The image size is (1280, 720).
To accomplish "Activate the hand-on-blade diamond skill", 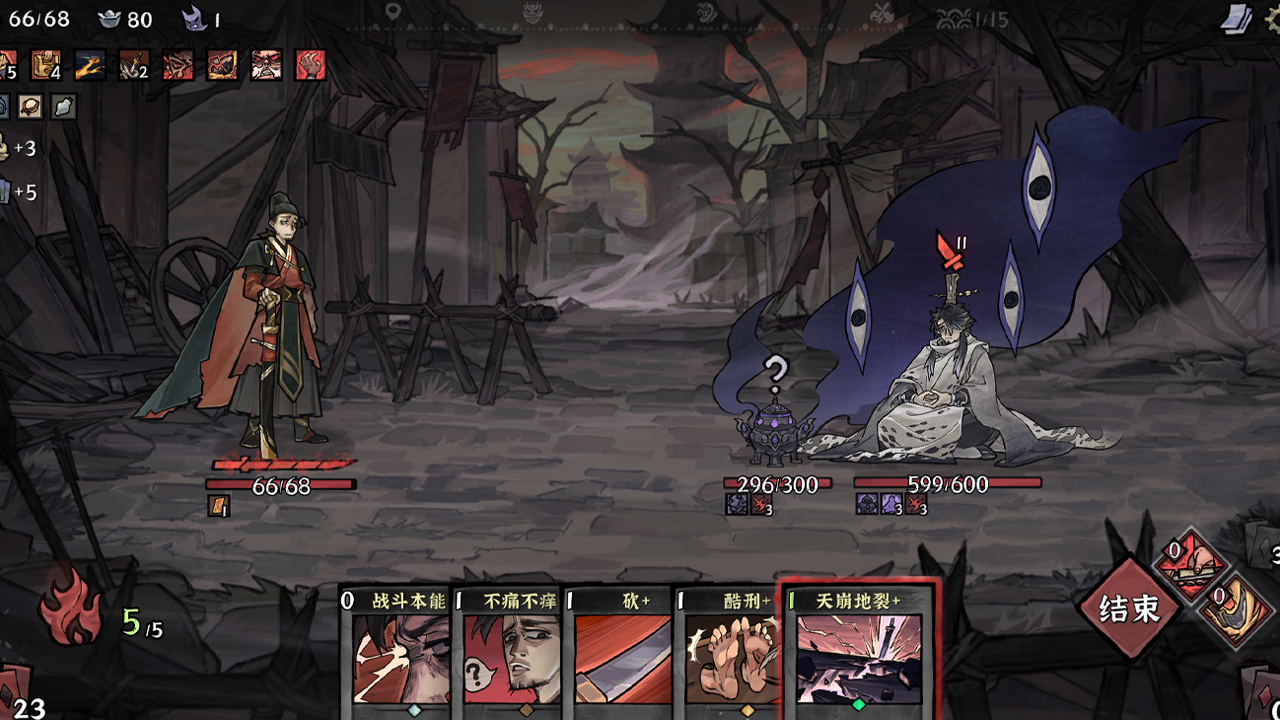I will pyautogui.click(x=1190, y=566).
